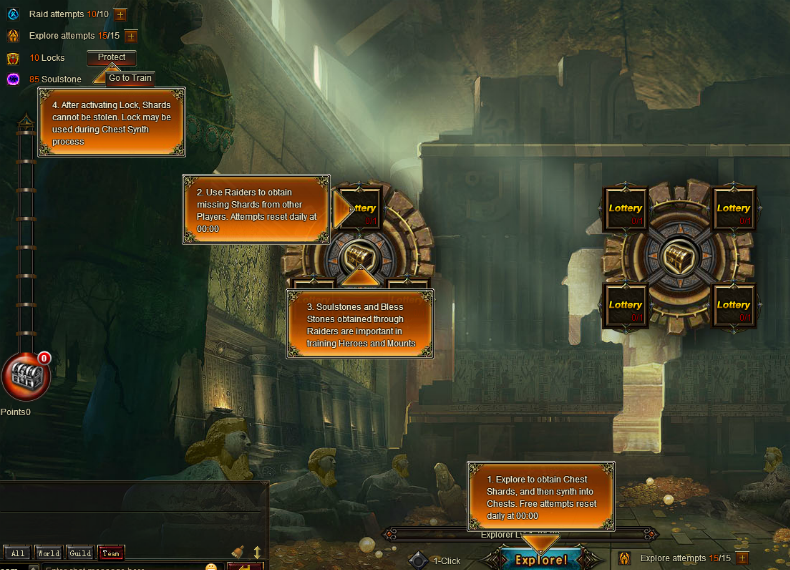Click the Protect button beside Locks
The image size is (790, 570).
(111, 58)
